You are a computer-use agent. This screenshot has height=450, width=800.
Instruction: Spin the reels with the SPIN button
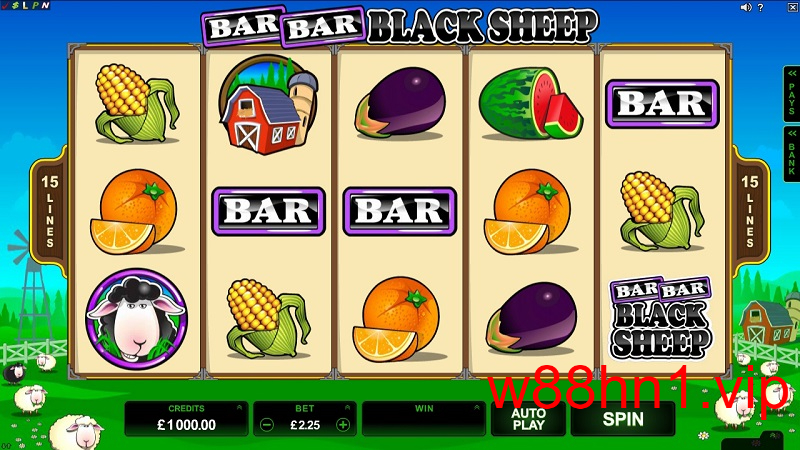622,419
